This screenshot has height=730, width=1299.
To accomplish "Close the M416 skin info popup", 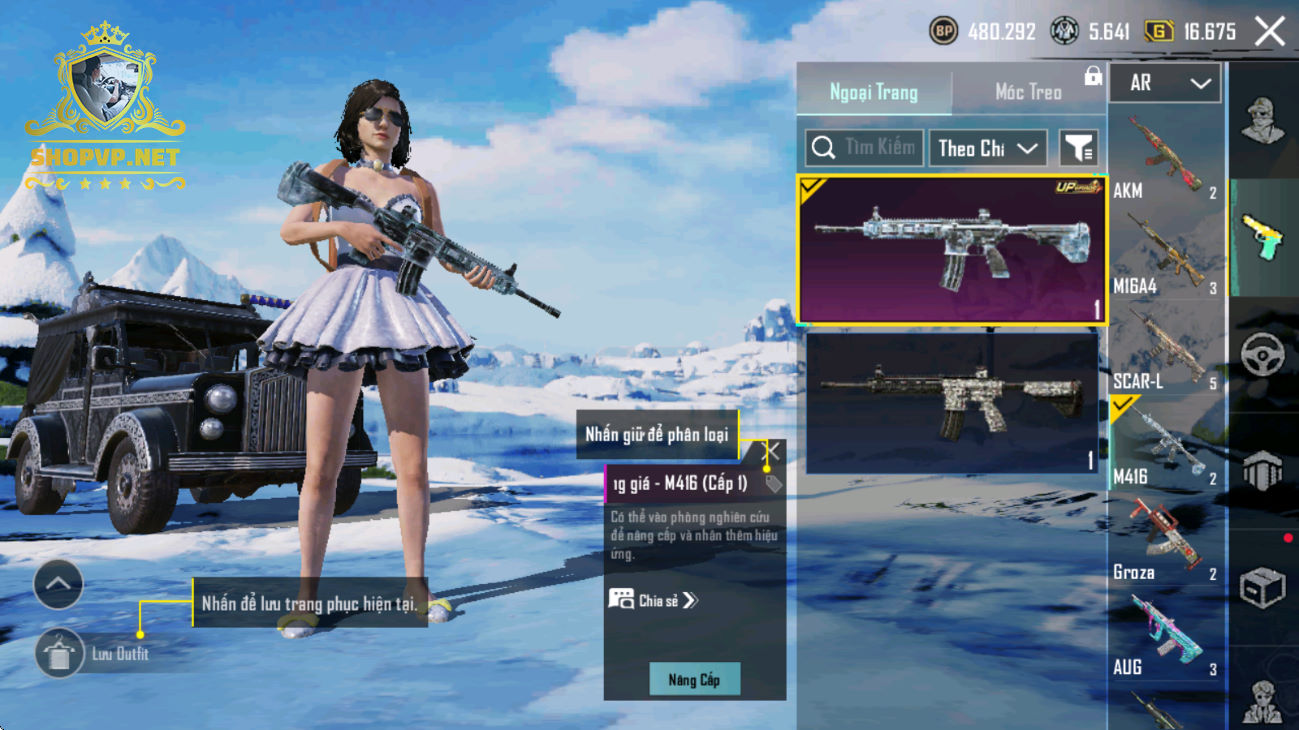I will [x=773, y=452].
